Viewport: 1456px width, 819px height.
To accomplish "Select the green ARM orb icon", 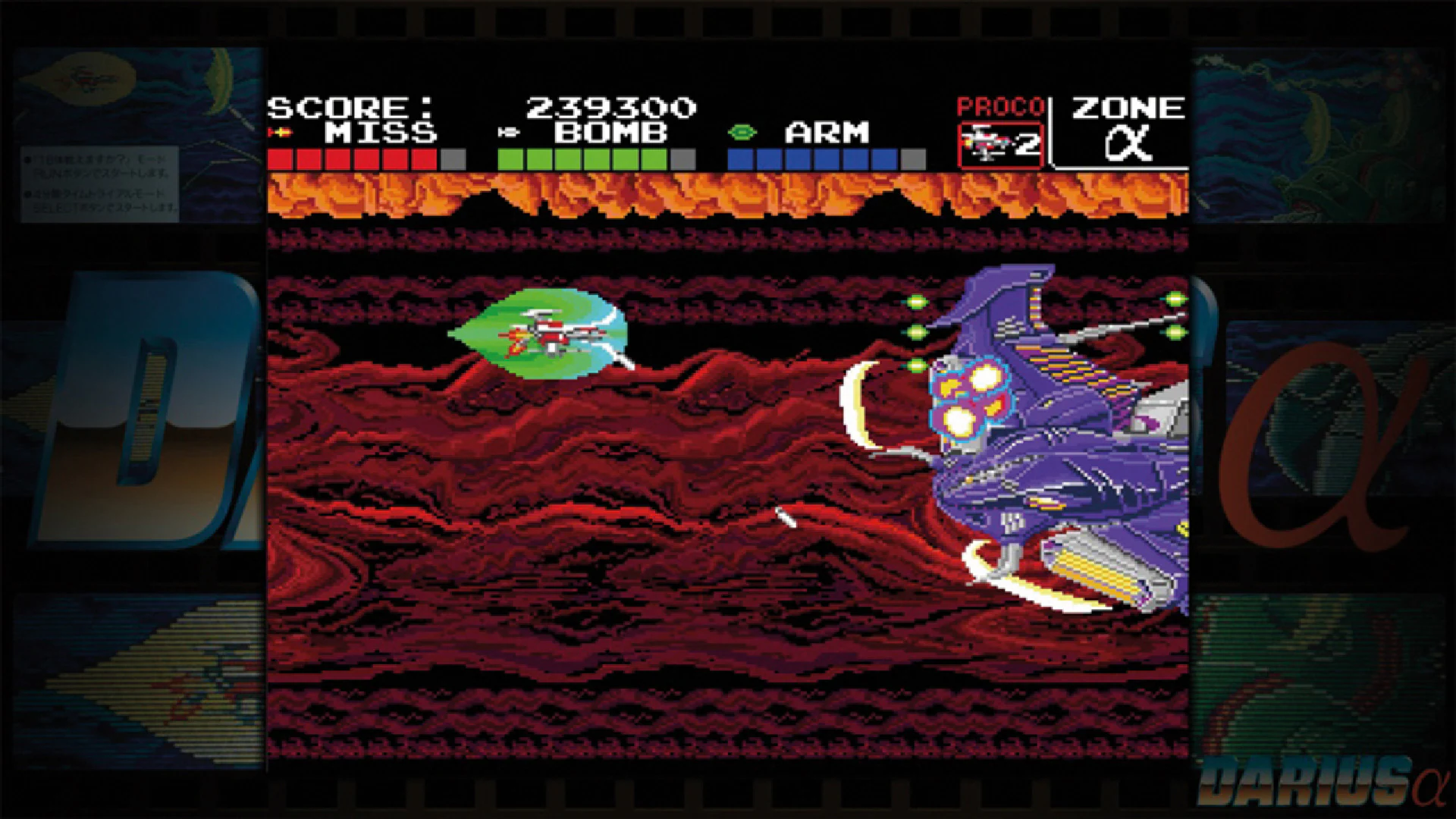I will click(x=744, y=130).
